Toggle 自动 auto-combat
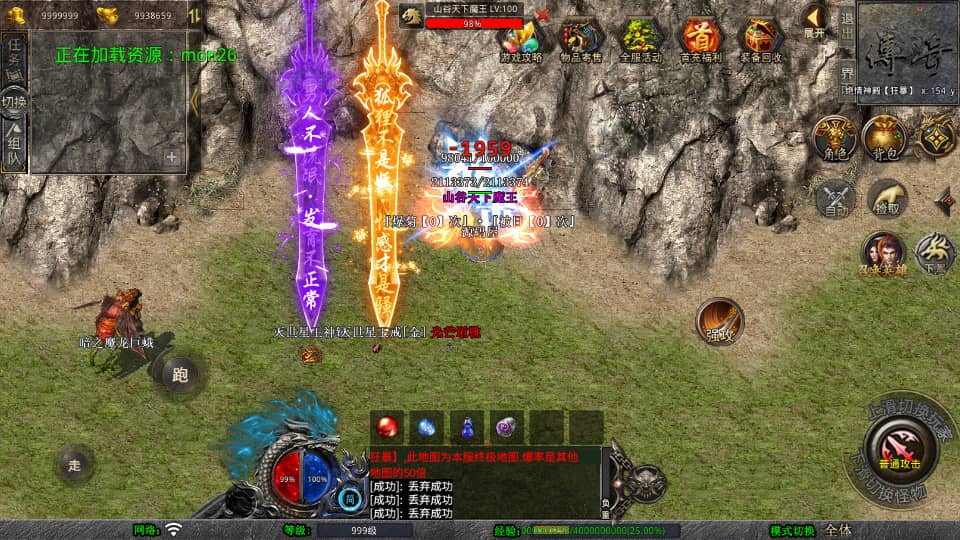 pos(834,199)
